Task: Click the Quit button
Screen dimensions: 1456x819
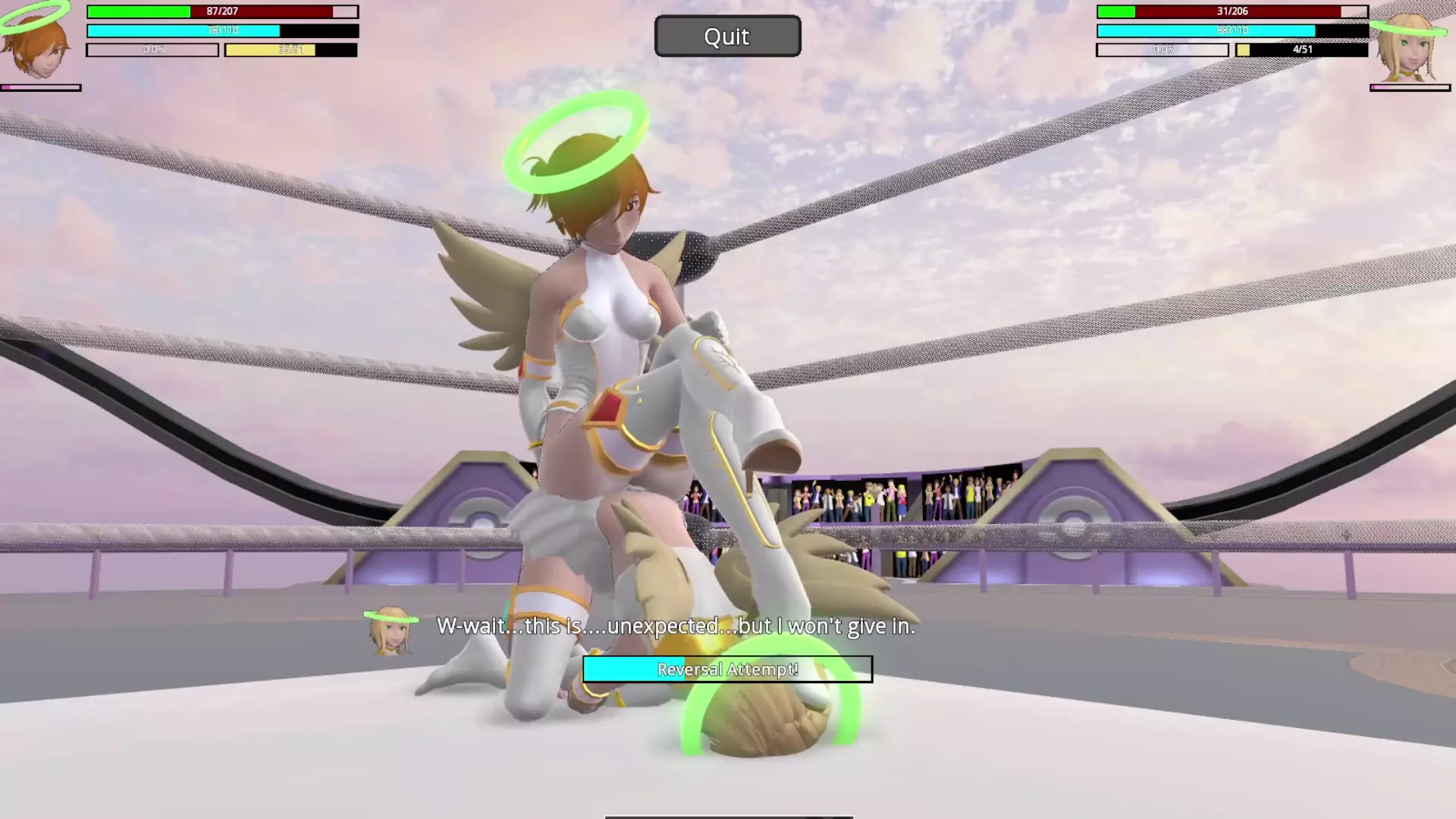Action: point(727,36)
